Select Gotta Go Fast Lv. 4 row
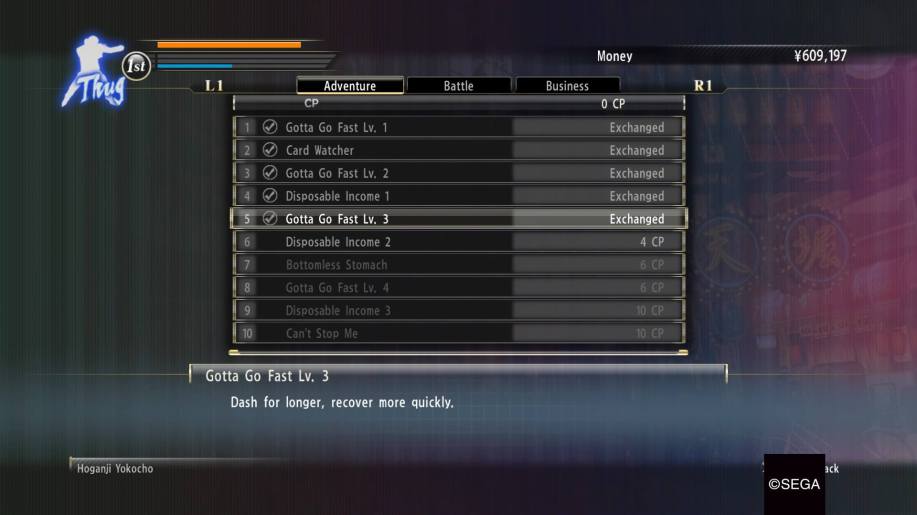Image resolution: width=917 pixels, height=515 pixels. tap(460, 288)
